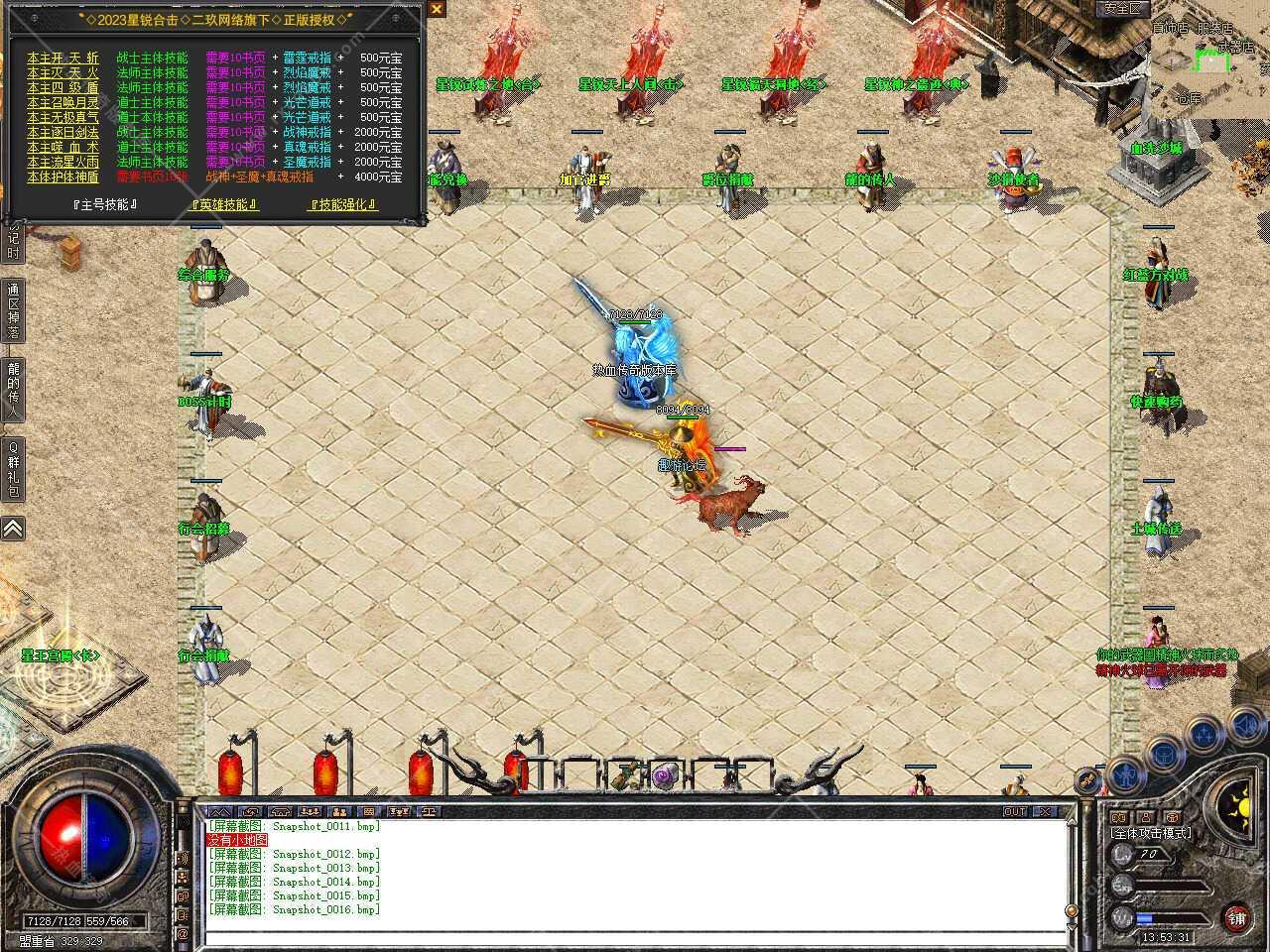The height and width of the screenshot is (952, 1270).
Task: Click the house shop icon on the toolbar
Action: pos(280,812)
